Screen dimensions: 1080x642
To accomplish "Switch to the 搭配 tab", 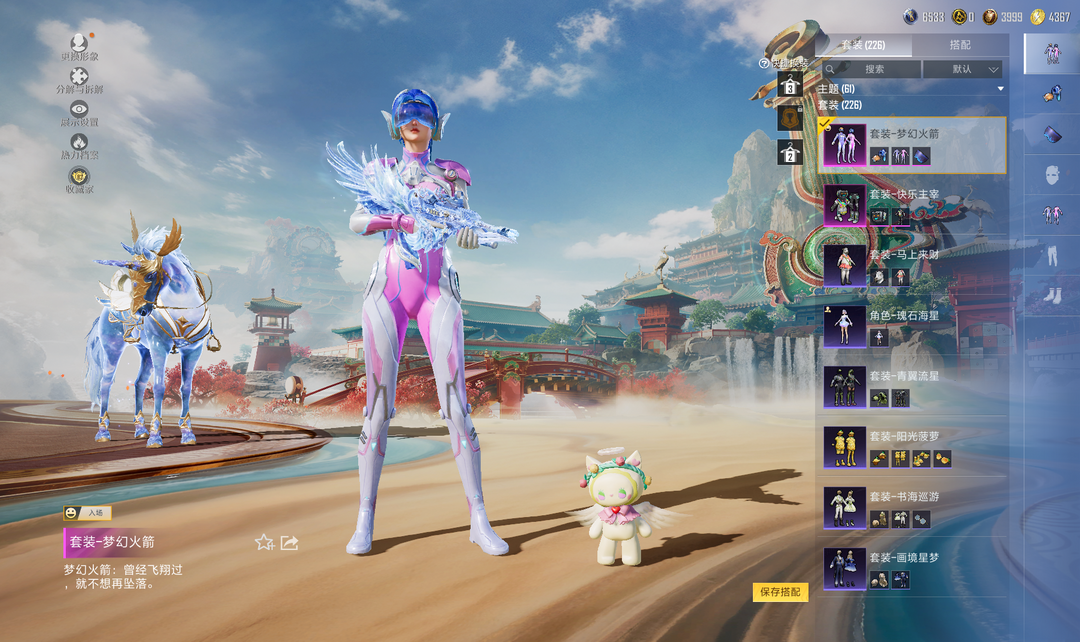I will coord(959,45).
